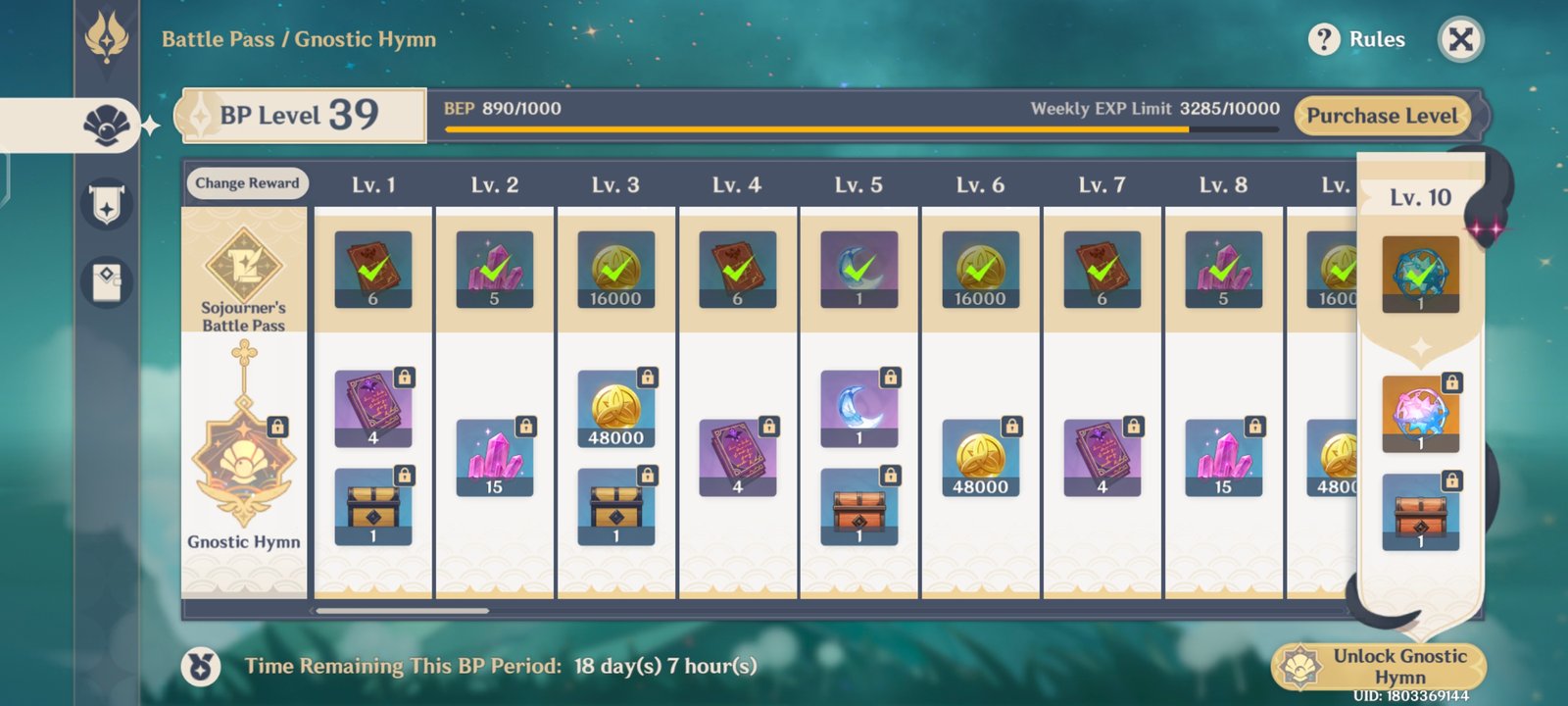Select the seashell rewards tab
1568x706 pixels.
click(x=106, y=125)
